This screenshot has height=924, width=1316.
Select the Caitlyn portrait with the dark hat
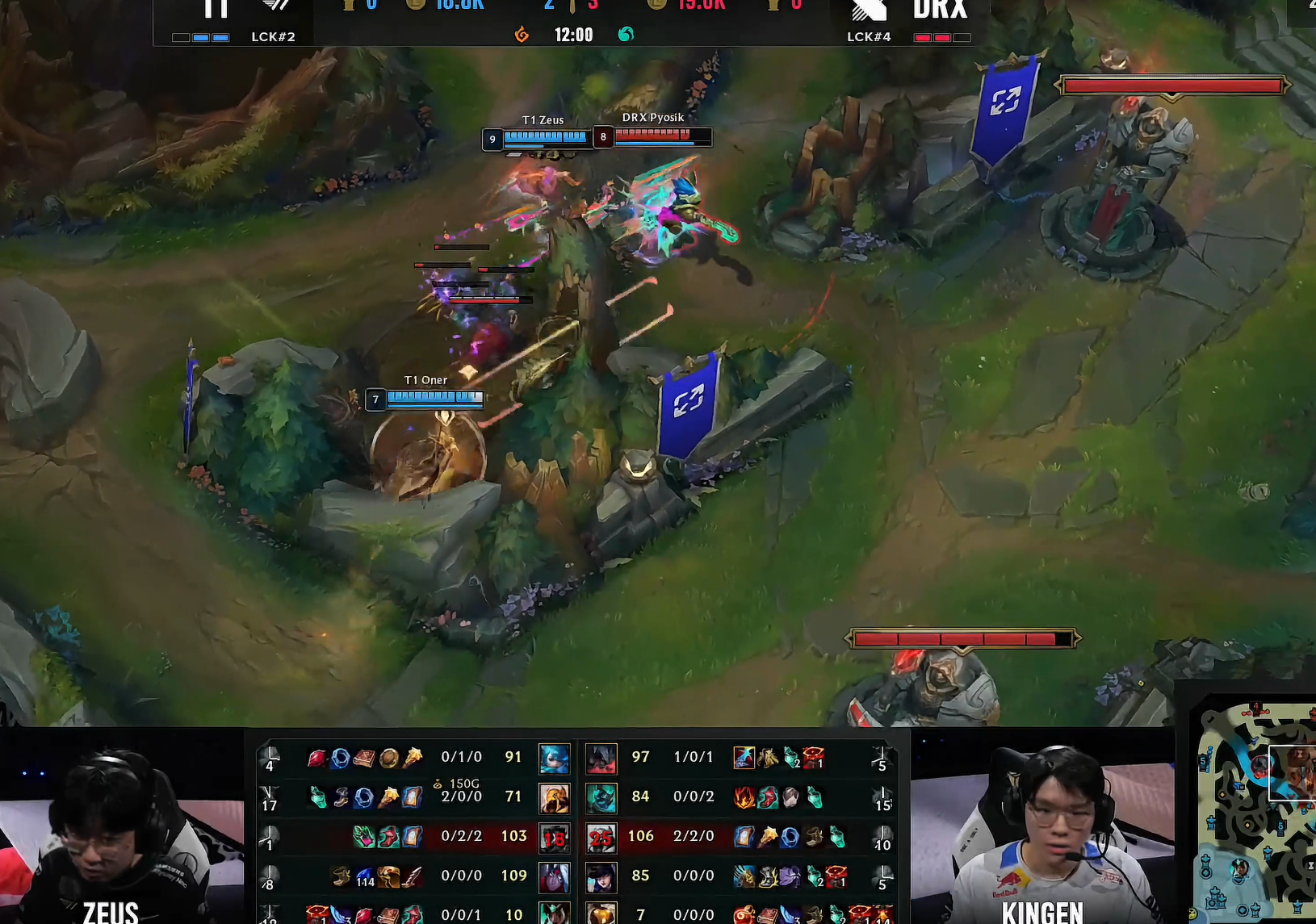[601, 876]
